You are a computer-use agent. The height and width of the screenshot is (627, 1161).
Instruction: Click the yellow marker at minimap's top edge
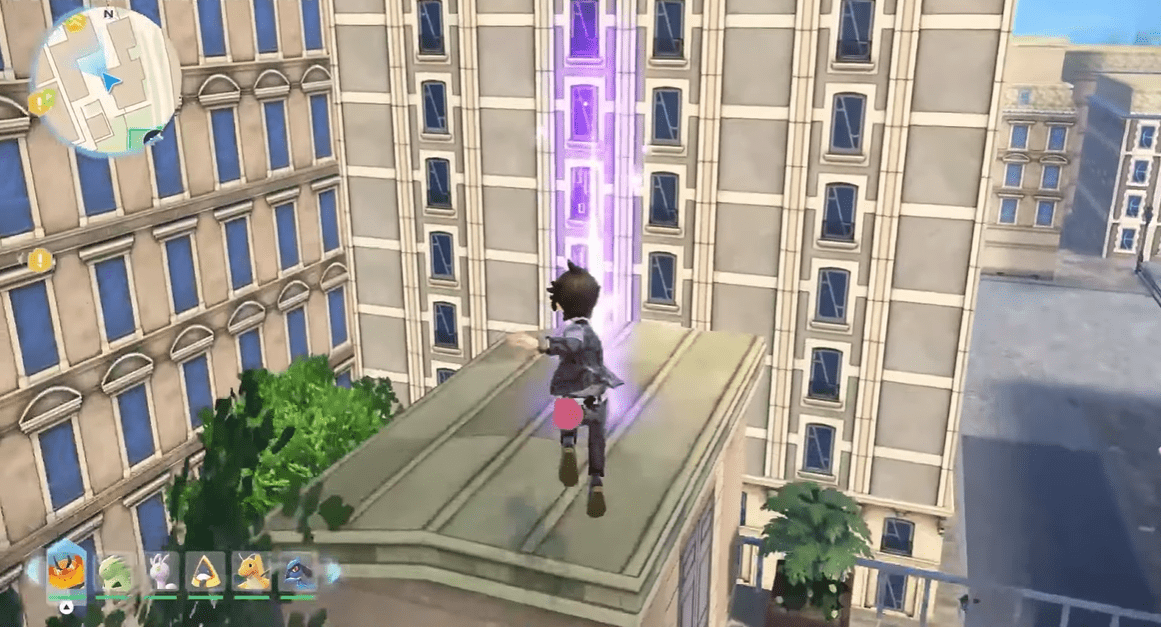tap(76, 23)
